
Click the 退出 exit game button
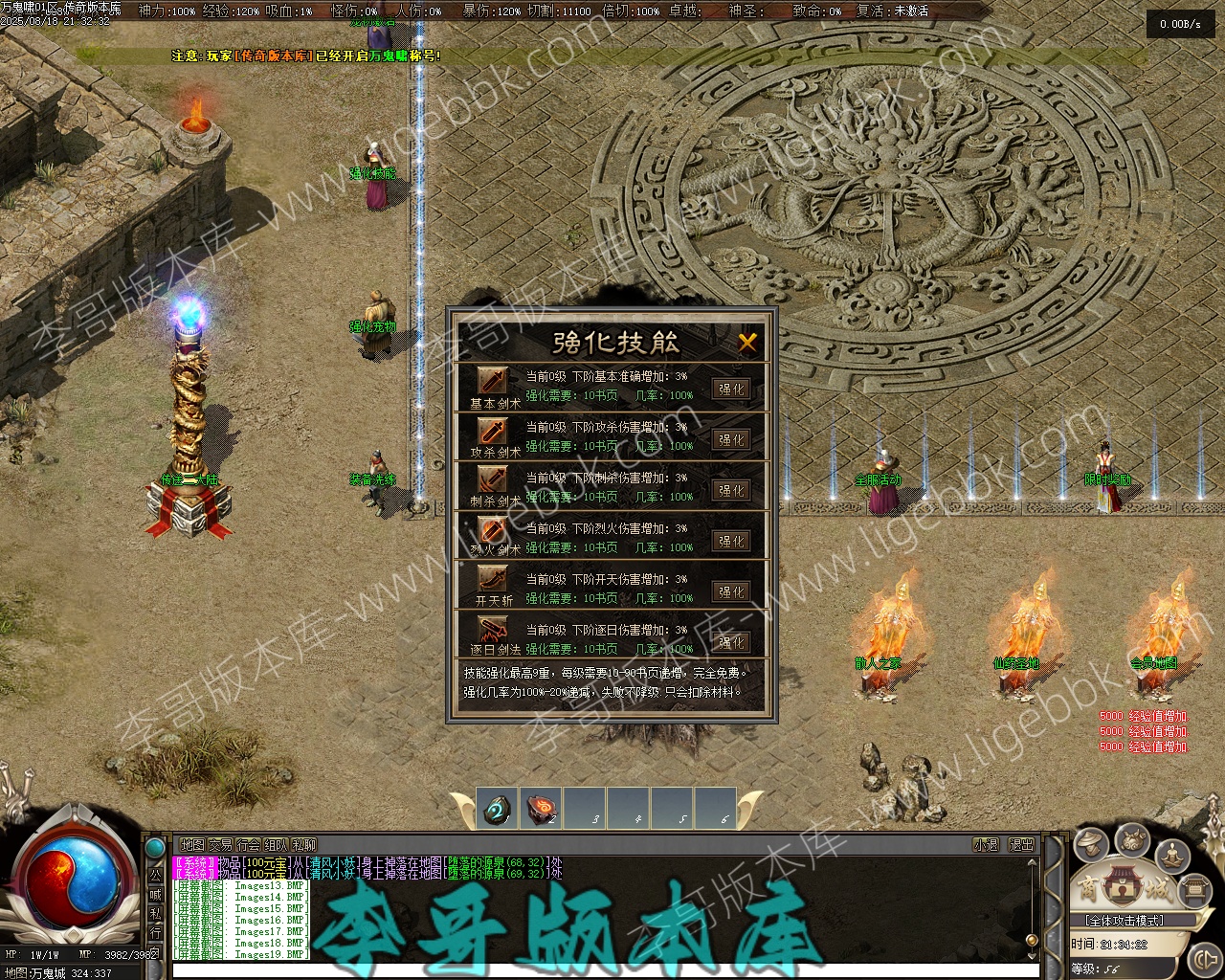[1021, 845]
